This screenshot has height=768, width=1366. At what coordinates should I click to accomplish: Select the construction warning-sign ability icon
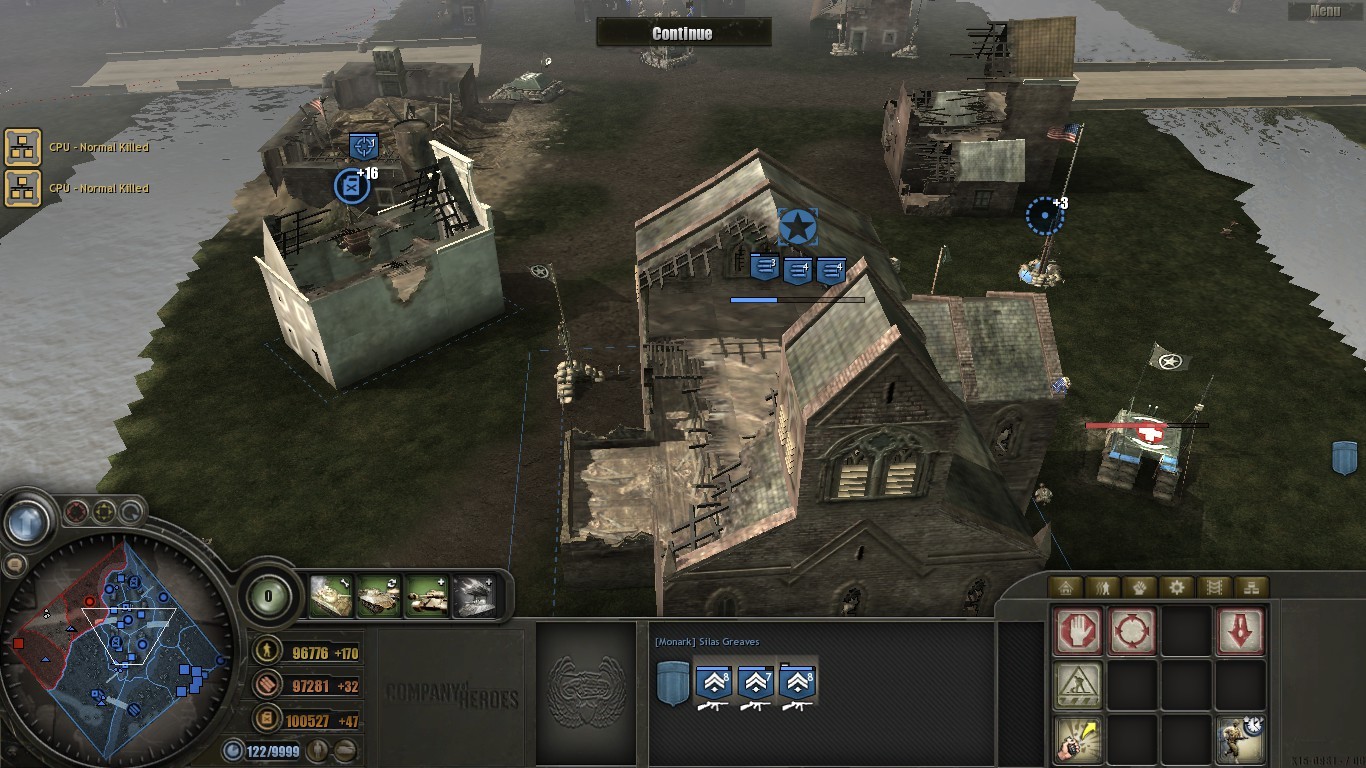tap(1078, 684)
